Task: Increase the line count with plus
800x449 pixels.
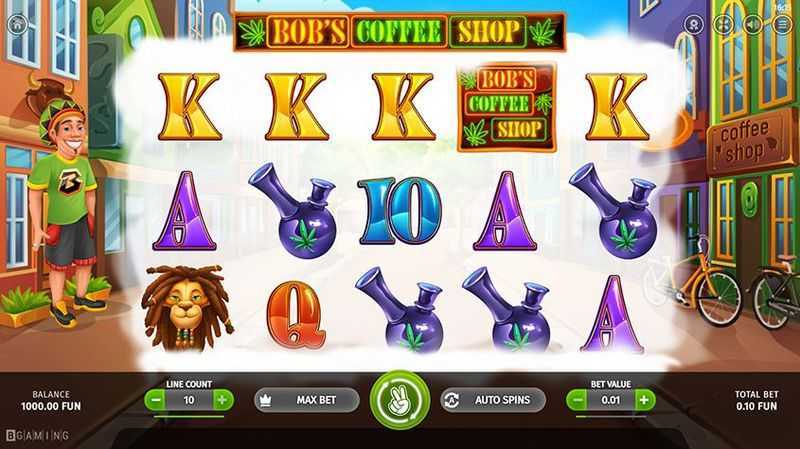Action: pos(222,400)
